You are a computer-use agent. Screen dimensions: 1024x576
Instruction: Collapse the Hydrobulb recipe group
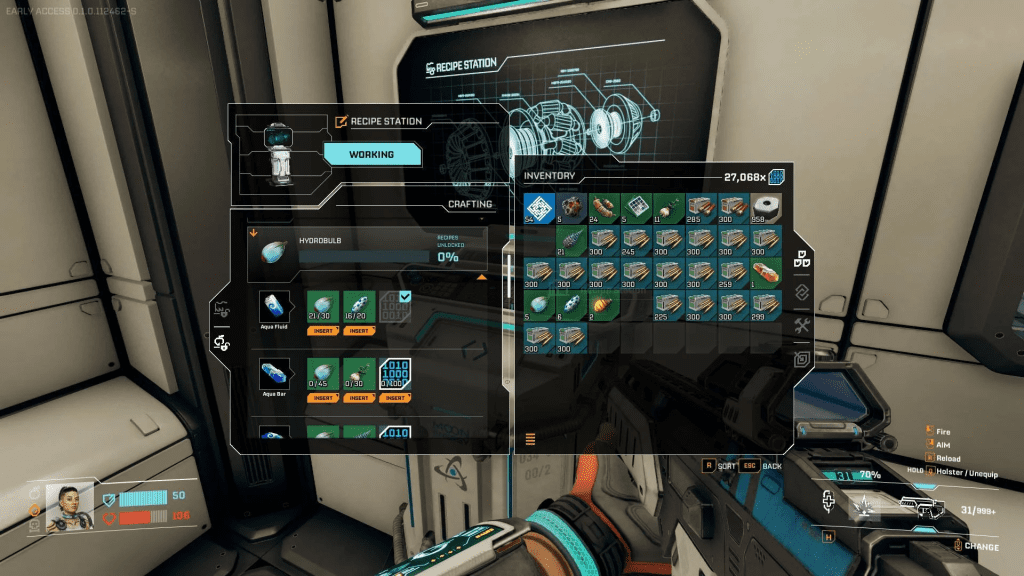tap(481, 277)
